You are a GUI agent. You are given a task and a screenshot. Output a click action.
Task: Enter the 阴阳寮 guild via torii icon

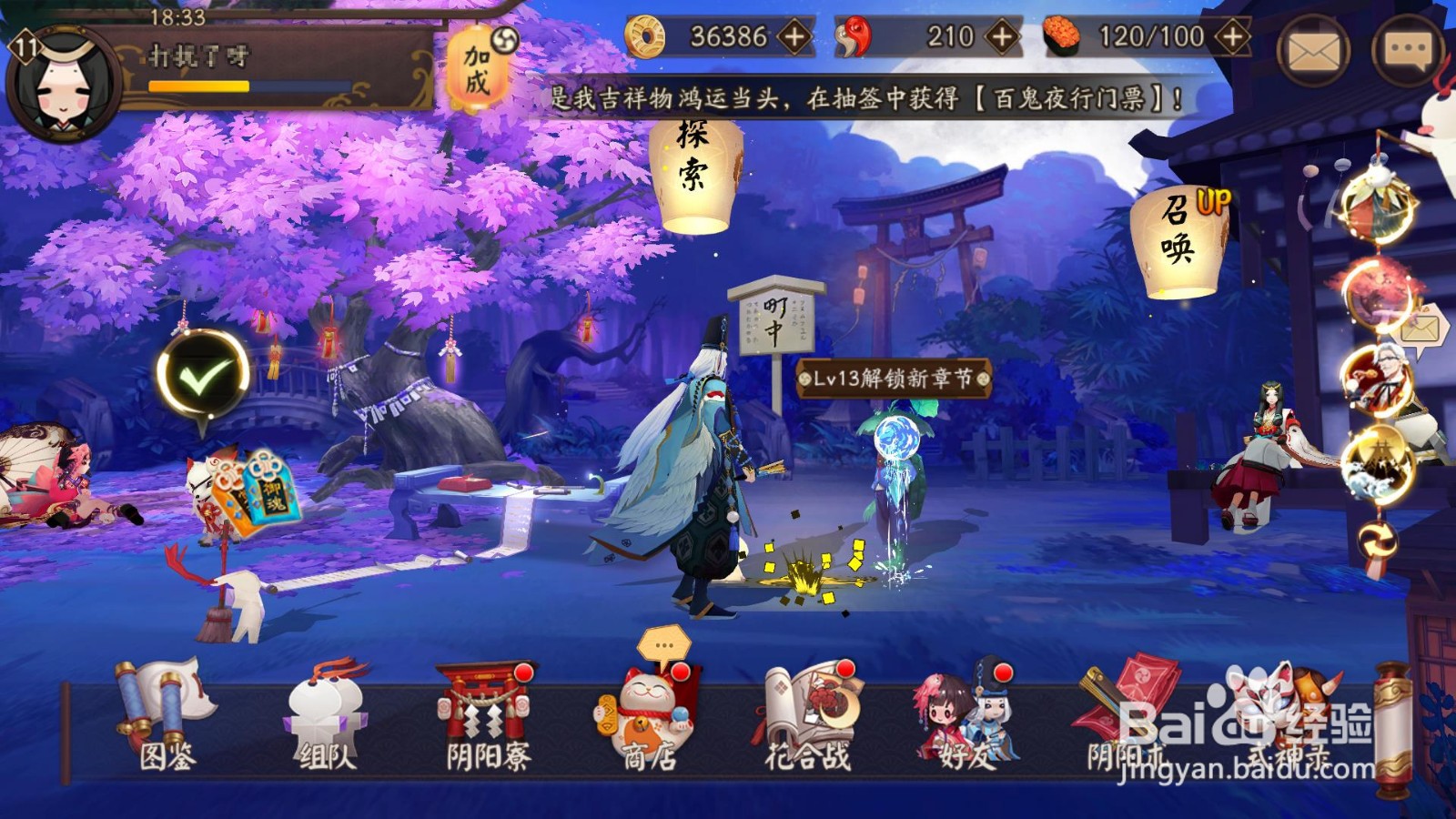pyautogui.click(x=481, y=714)
